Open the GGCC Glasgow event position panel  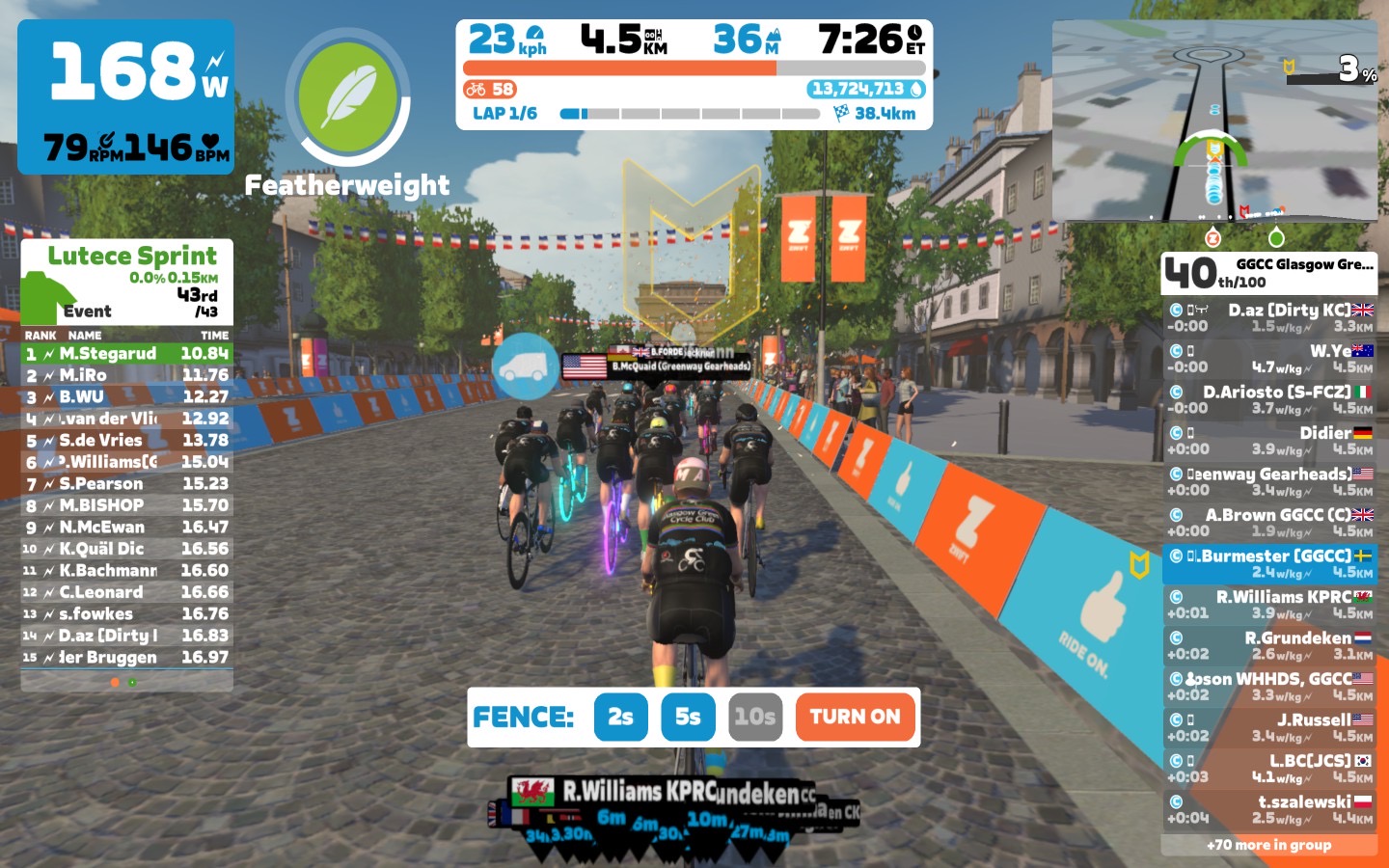click(x=1268, y=273)
